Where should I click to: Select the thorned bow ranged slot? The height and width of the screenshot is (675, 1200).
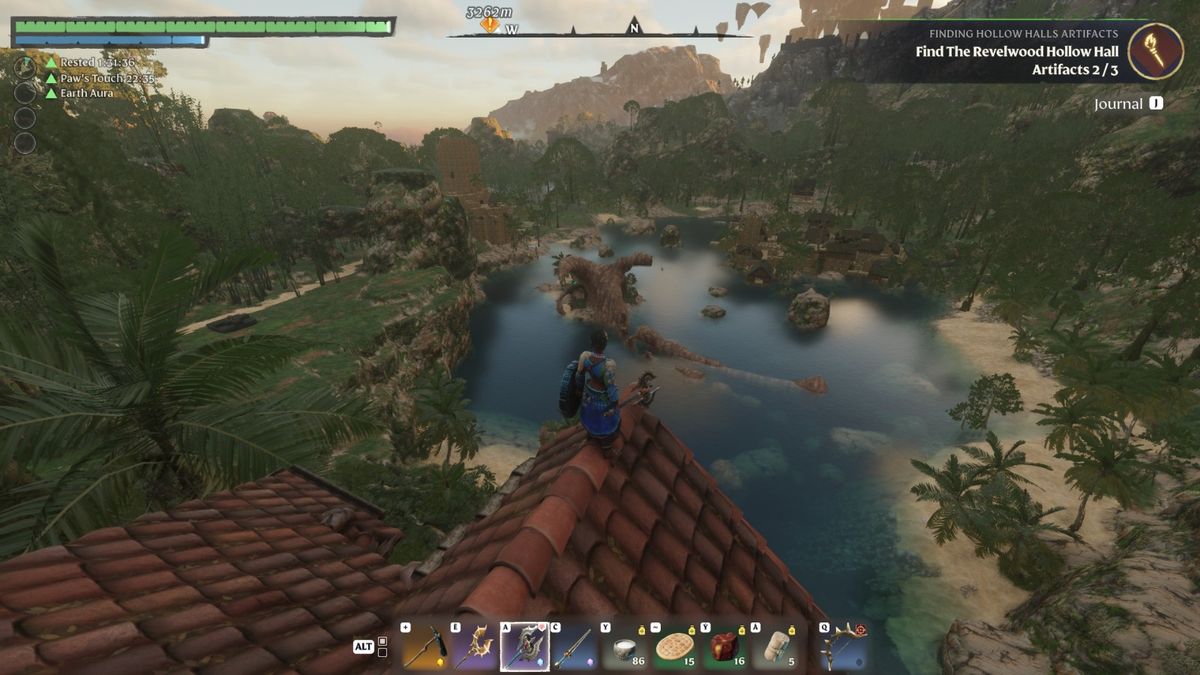[x=845, y=647]
